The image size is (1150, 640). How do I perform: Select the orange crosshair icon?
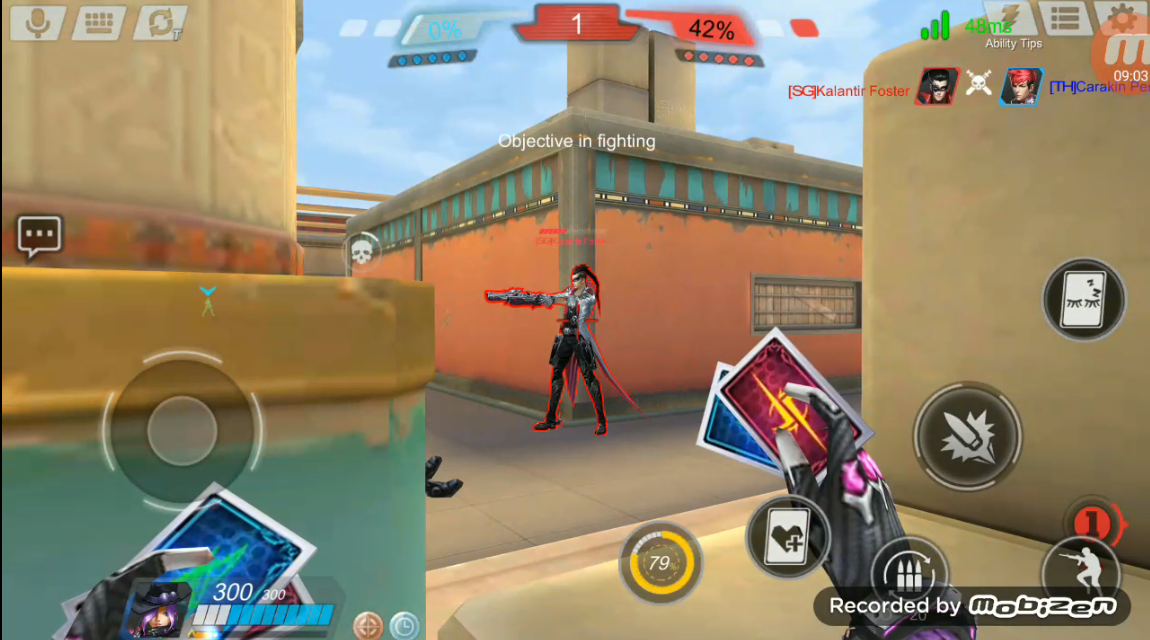click(x=368, y=626)
